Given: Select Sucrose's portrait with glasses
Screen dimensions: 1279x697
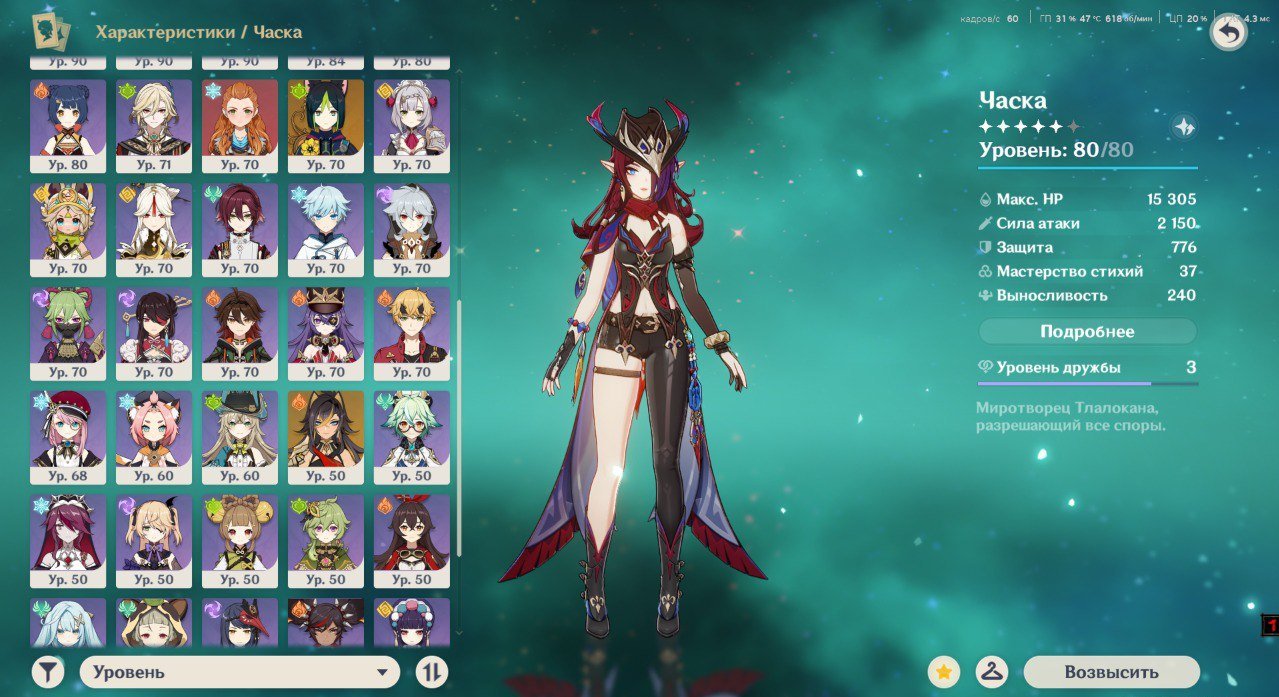Looking at the screenshot, I should coord(412,437).
